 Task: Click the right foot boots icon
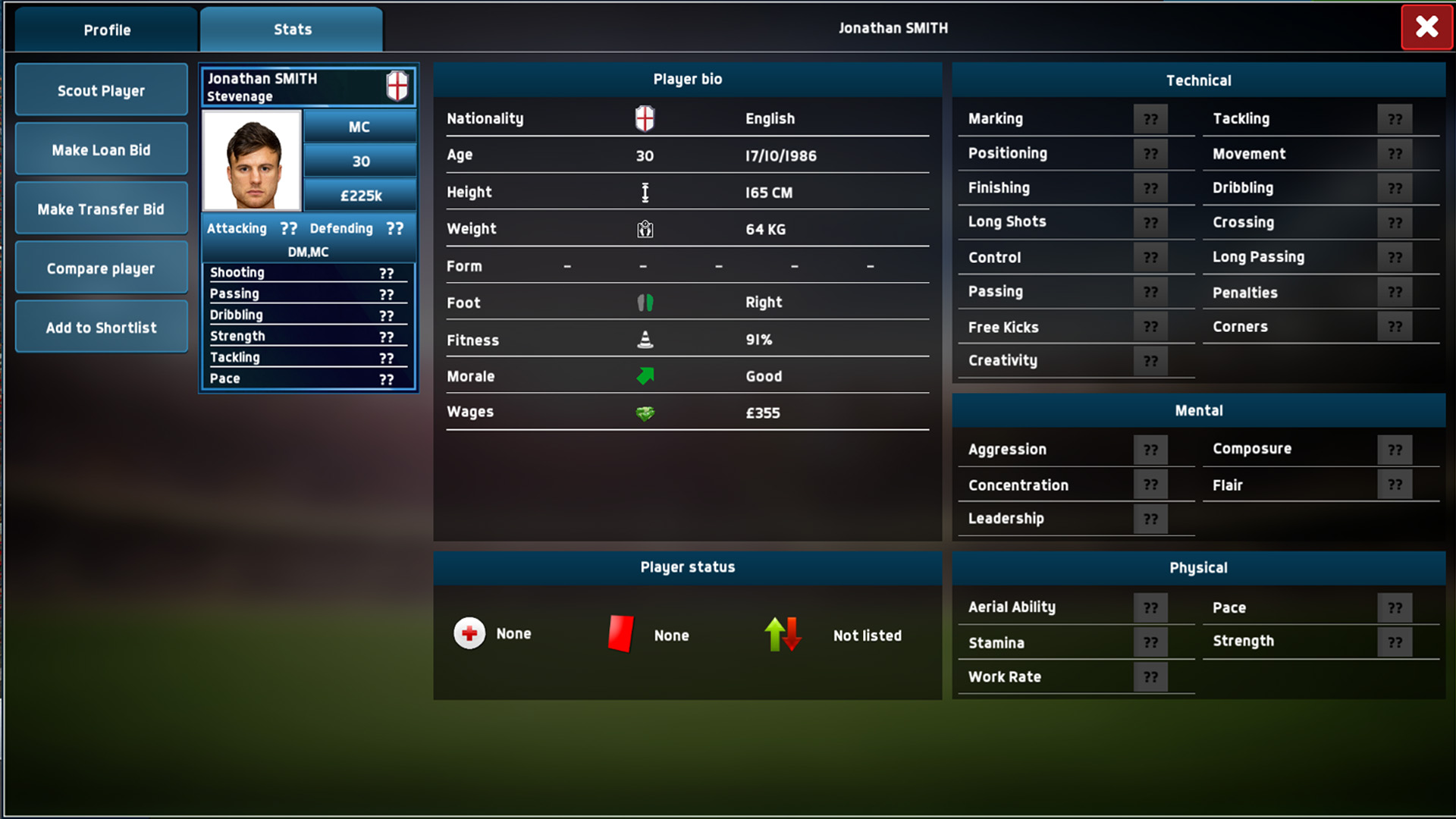[x=644, y=301]
